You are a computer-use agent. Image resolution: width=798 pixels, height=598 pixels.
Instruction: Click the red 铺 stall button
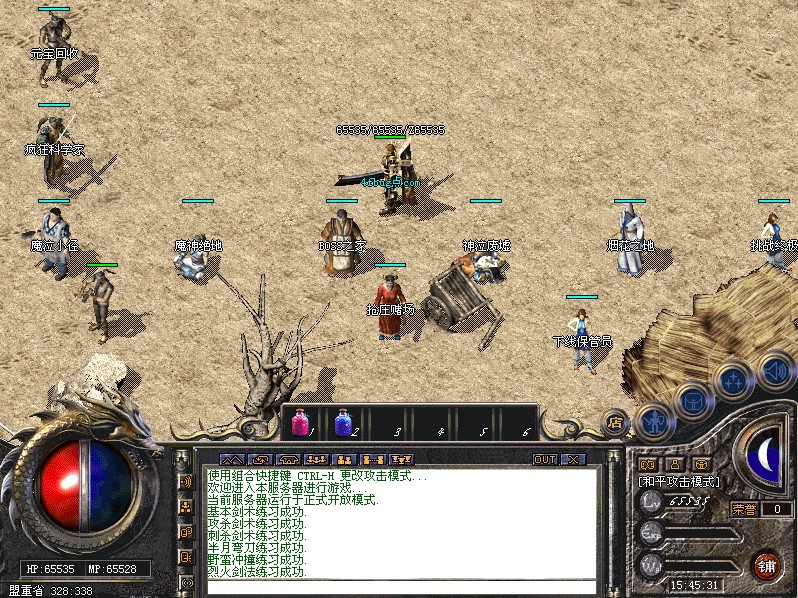(766, 564)
